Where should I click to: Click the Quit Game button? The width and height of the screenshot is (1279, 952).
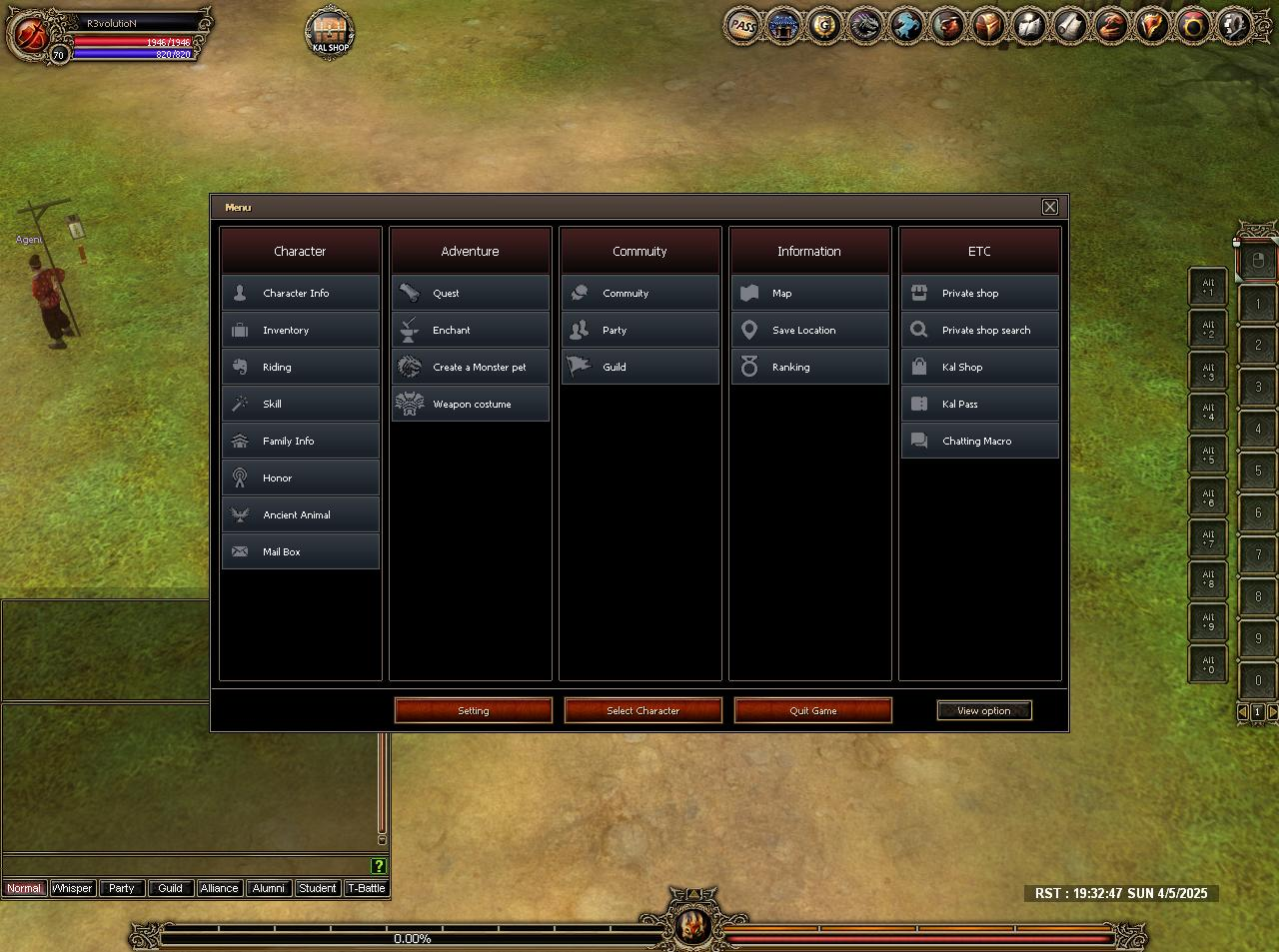[813, 710]
